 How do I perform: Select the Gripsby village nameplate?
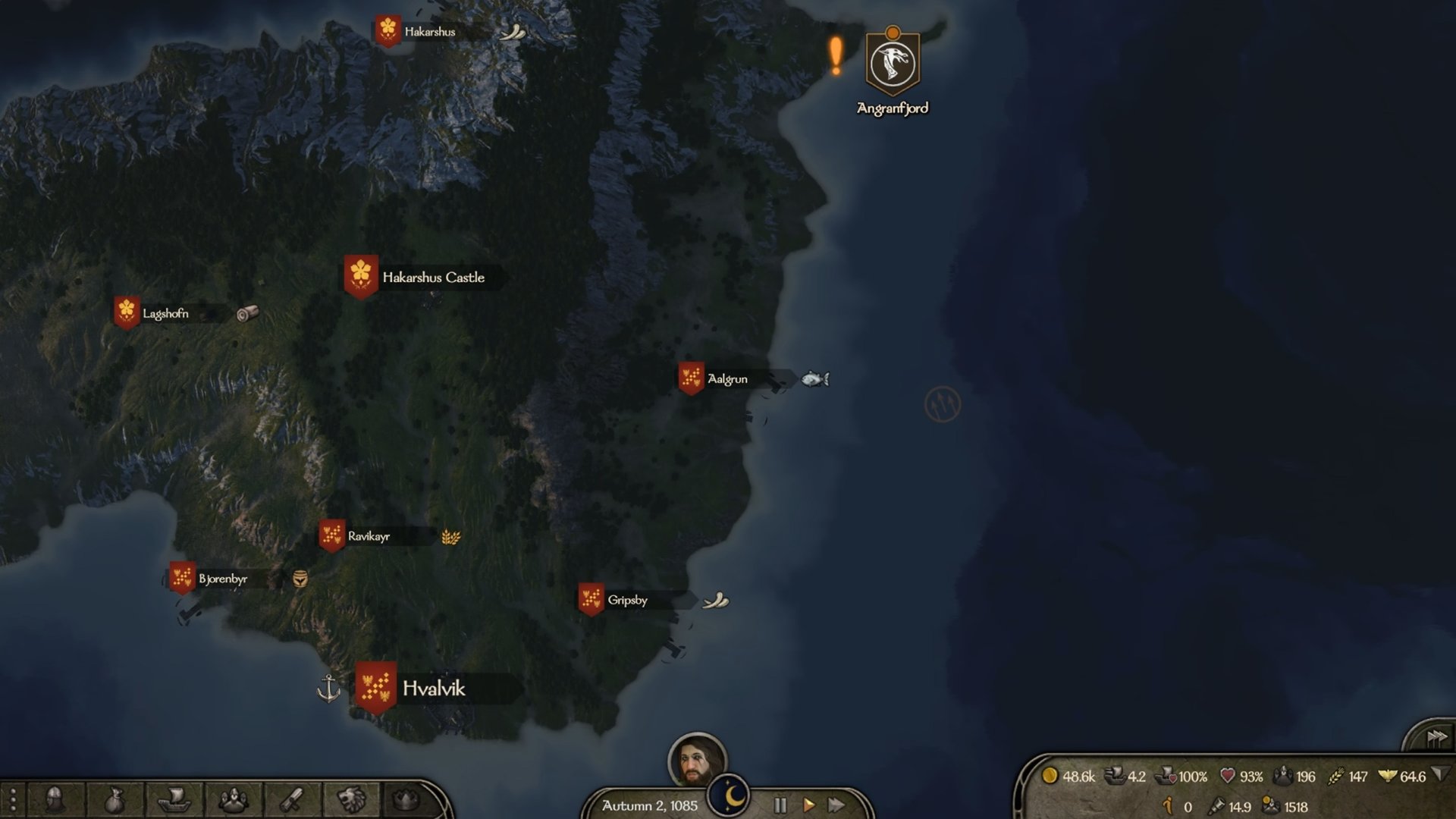627,601
